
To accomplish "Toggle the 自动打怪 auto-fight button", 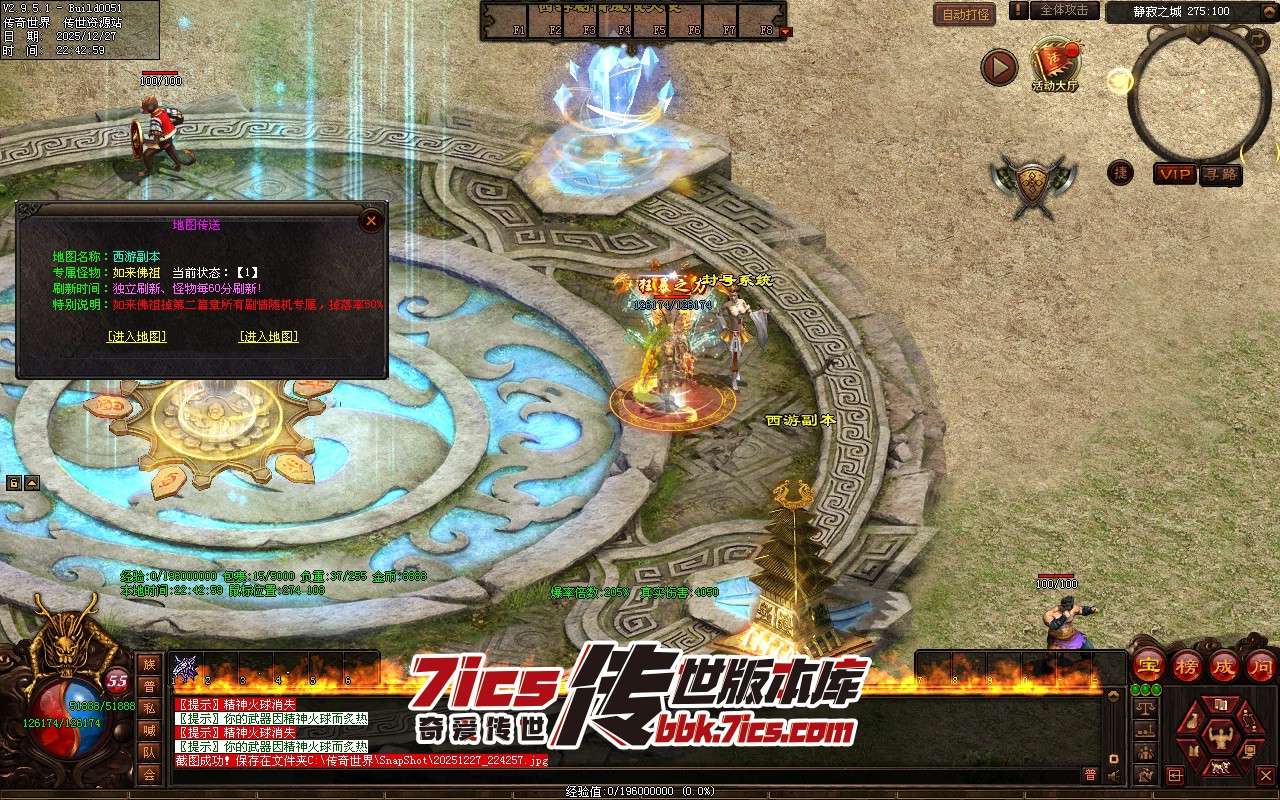I will [x=964, y=14].
